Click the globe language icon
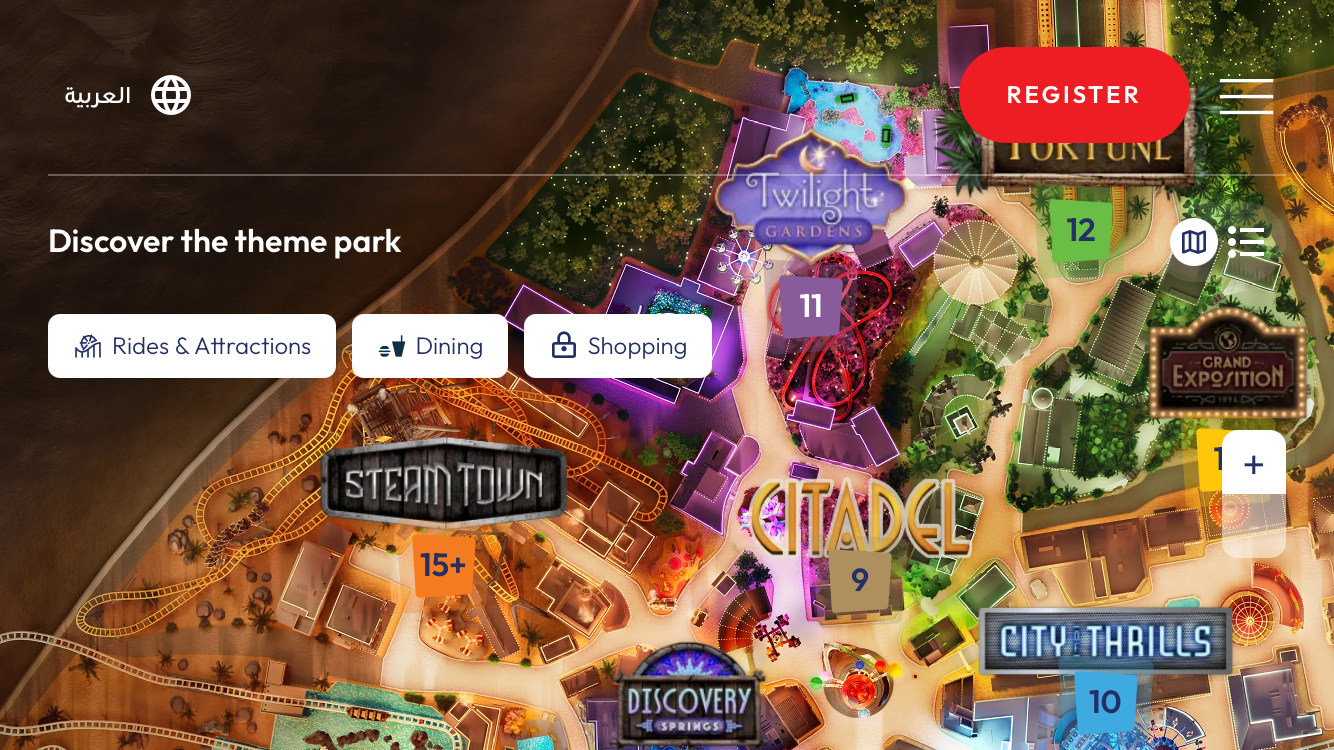The image size is (1334, 750). pos(170,94)
